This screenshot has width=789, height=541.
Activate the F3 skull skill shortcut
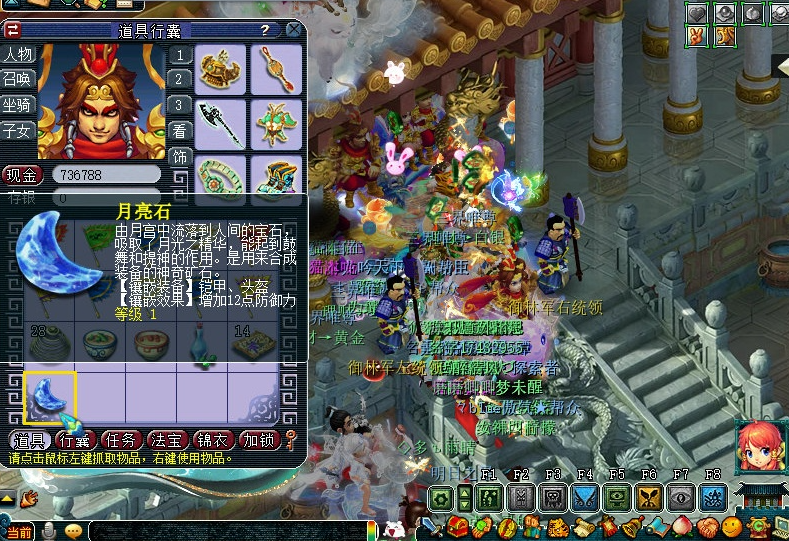pyautogui.click(x=555, y=497)
